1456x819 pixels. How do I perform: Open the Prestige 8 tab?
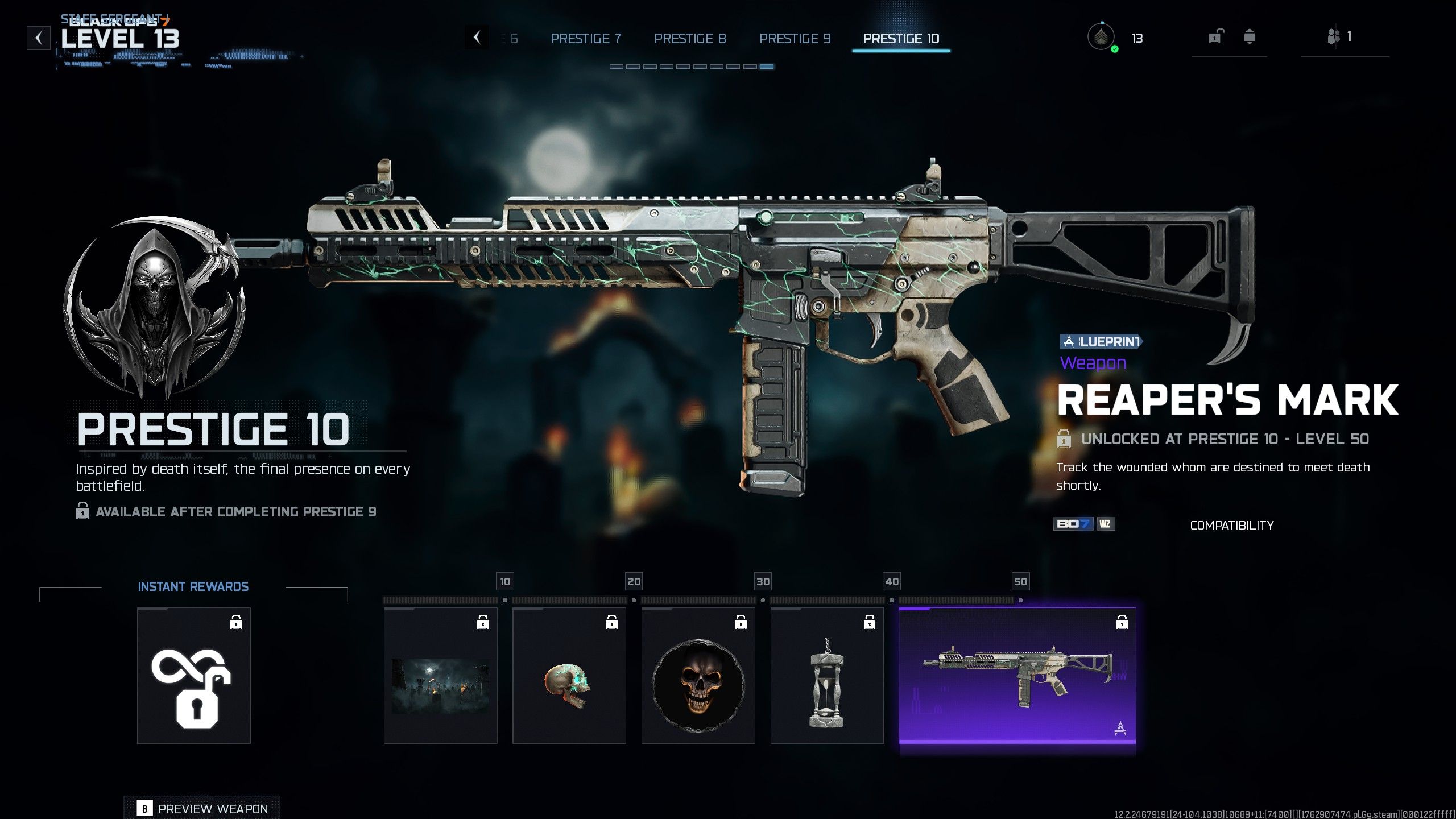[x=690, y=38]
